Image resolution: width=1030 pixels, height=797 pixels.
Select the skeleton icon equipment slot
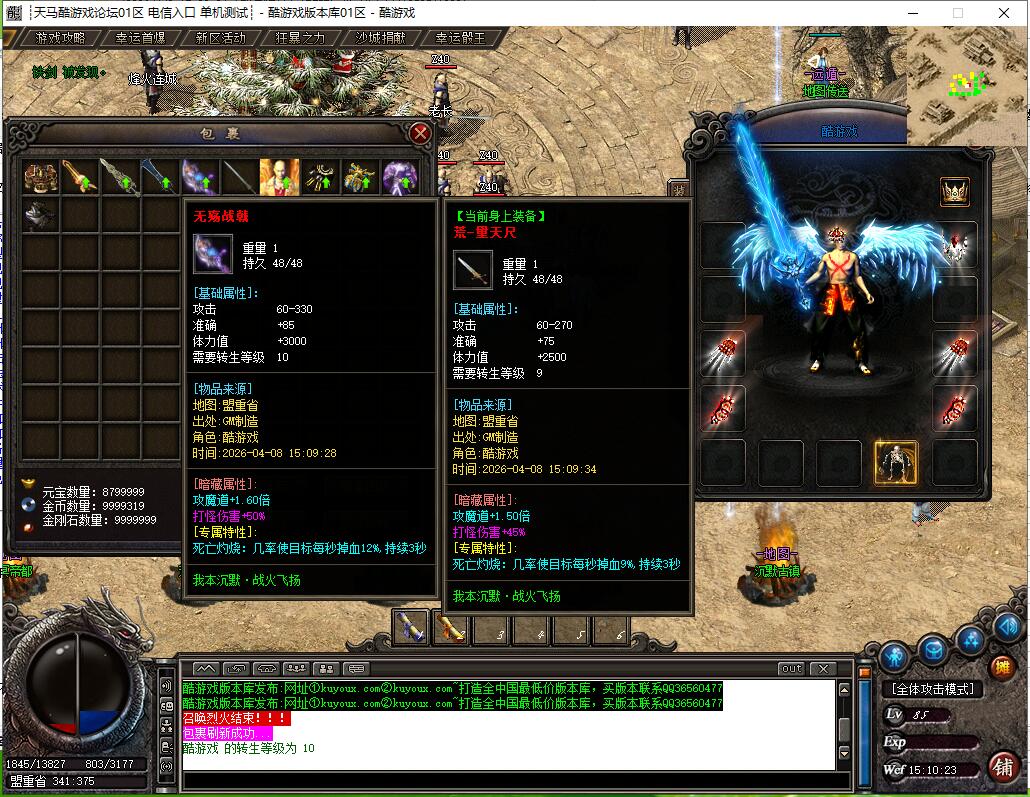pos(896,462)
